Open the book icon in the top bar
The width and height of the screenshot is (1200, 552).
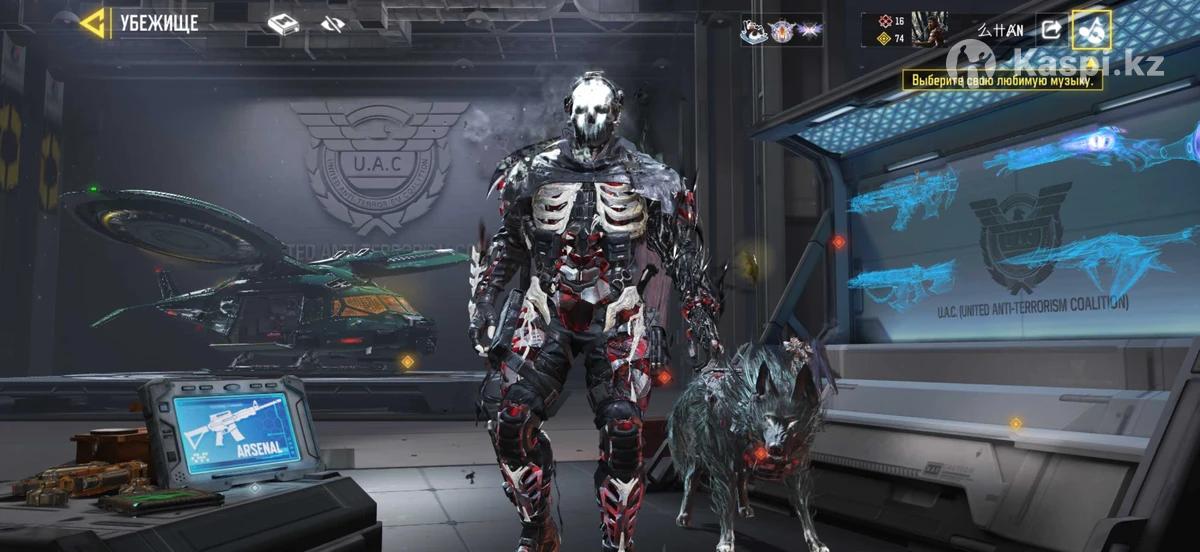coord(283,24)
